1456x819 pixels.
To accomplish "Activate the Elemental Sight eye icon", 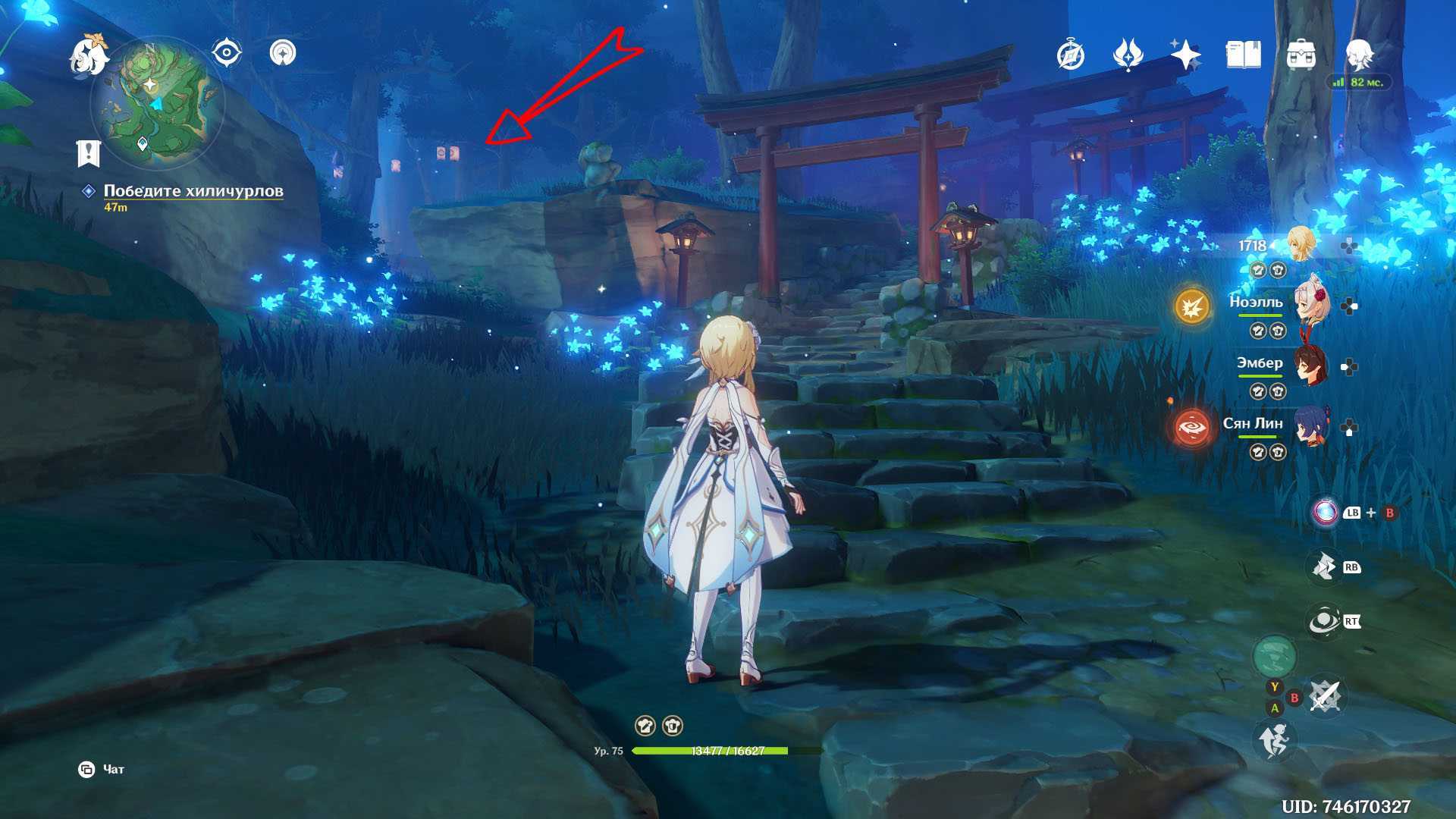I will tap(226, 53).
